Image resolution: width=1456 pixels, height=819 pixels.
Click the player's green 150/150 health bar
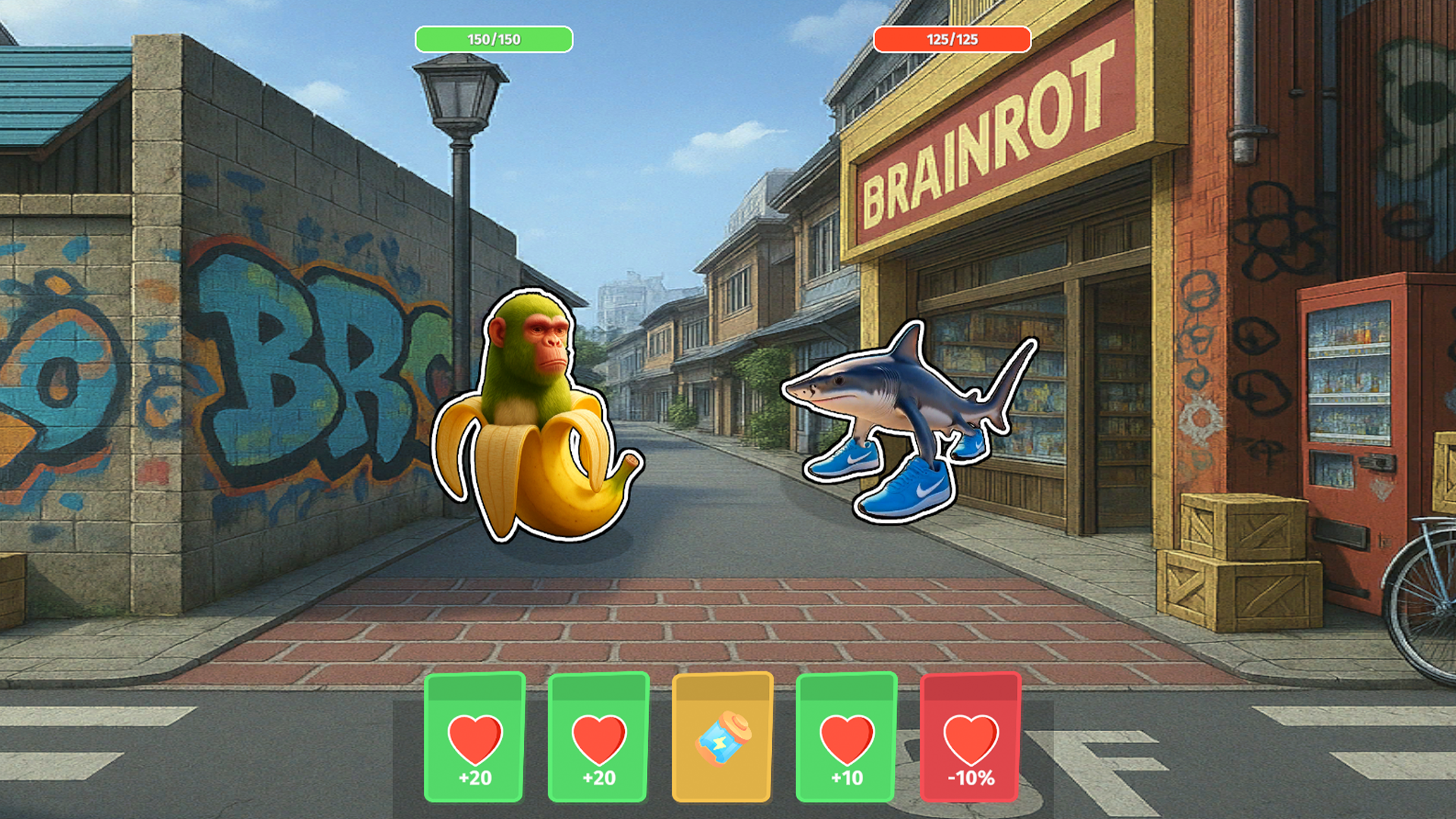(x=493, y=39)
